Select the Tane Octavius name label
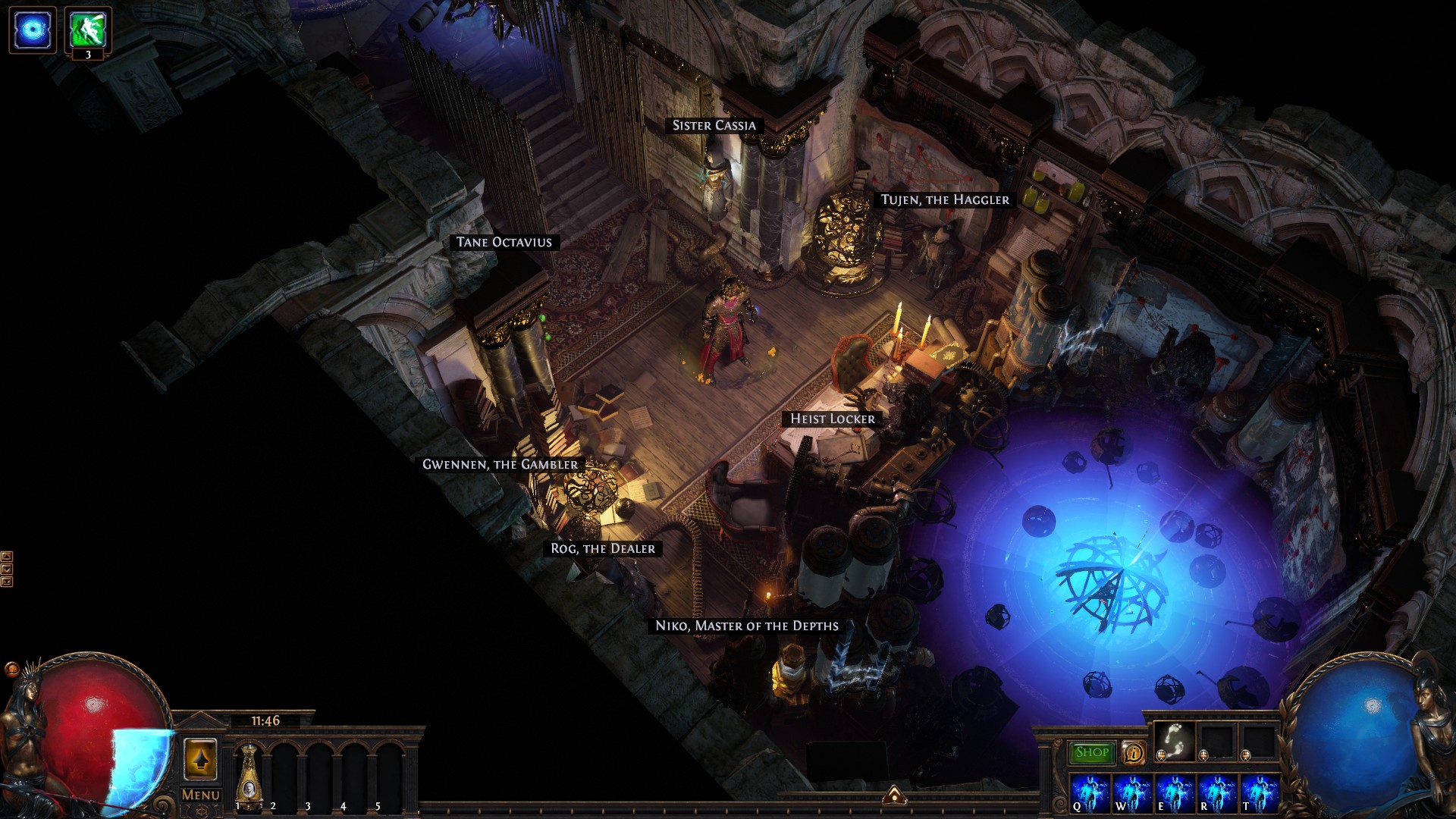Viewport: 1456px width, 819px height. point(504,242)
